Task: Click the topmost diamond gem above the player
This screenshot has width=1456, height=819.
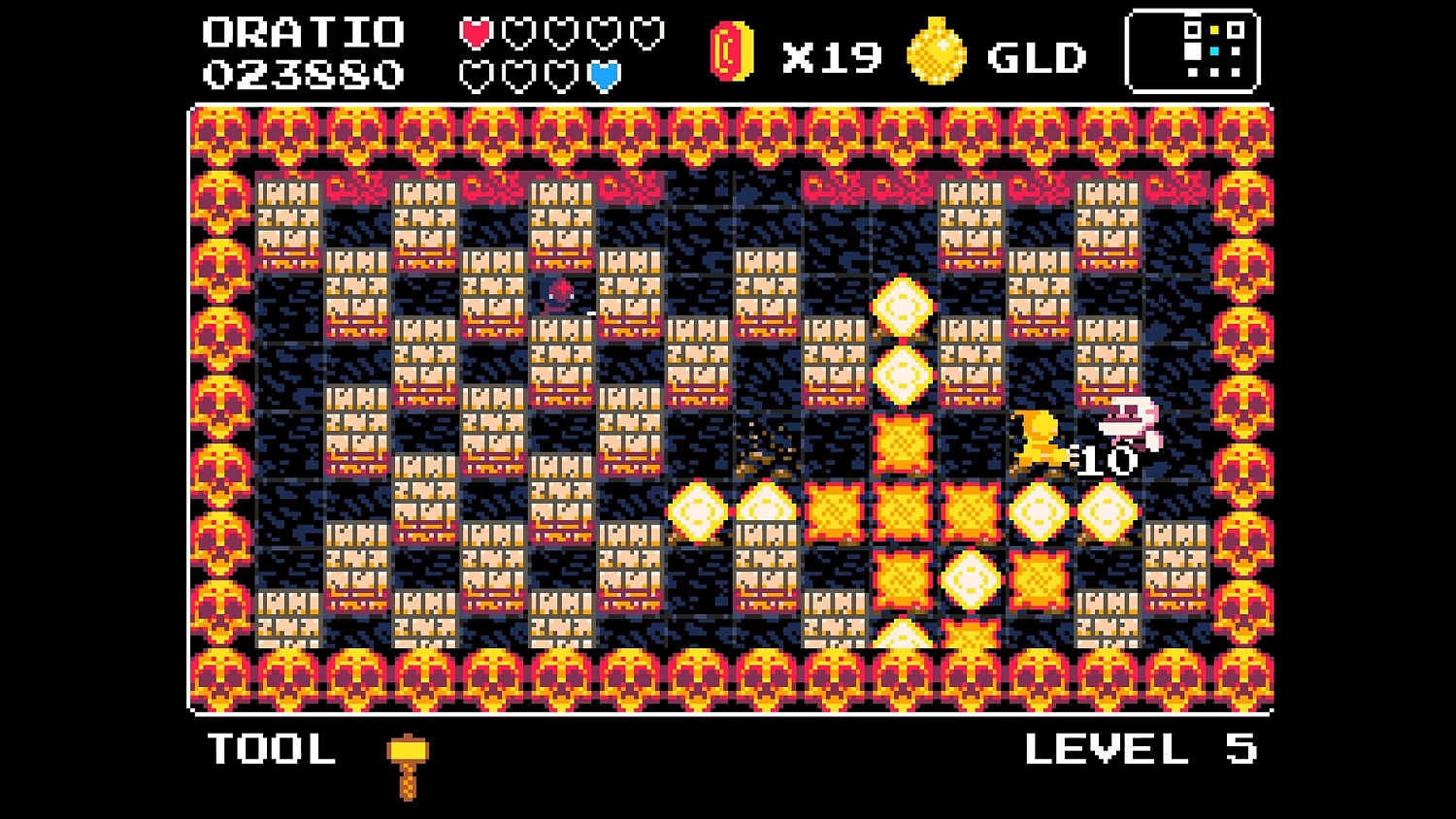Action: 903,306
